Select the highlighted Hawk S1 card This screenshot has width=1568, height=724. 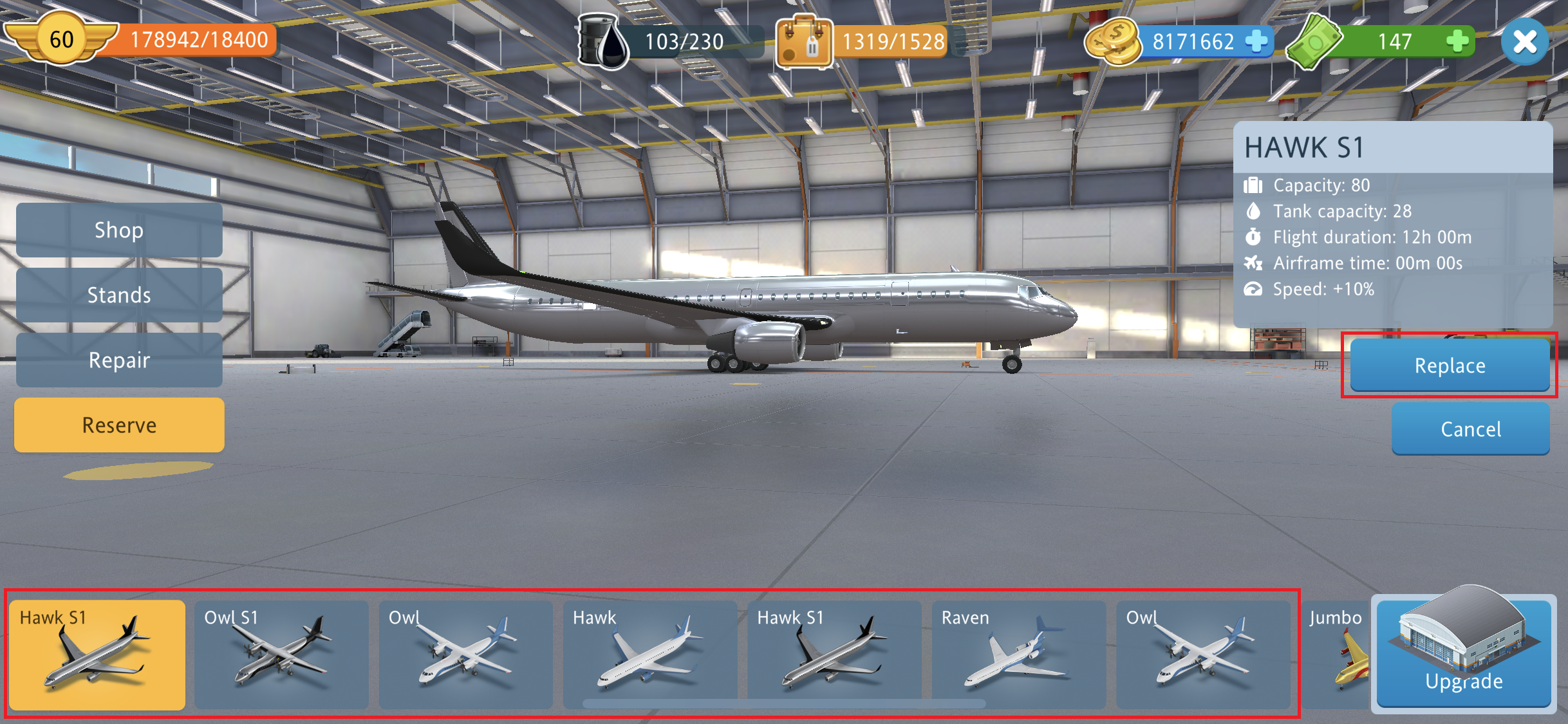(x=97, y=654)
